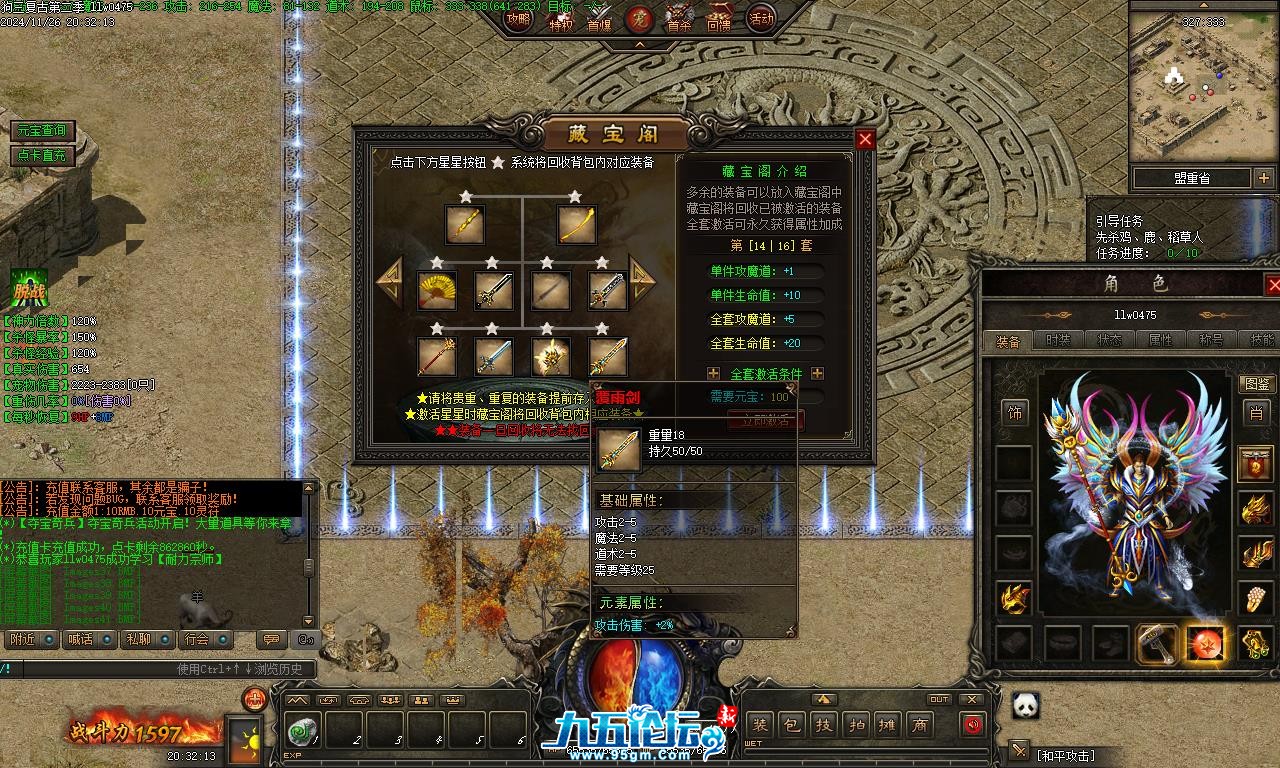
Task: Close the 角色 character panel
Action: pyautogui.click(x=1273, y=285)
